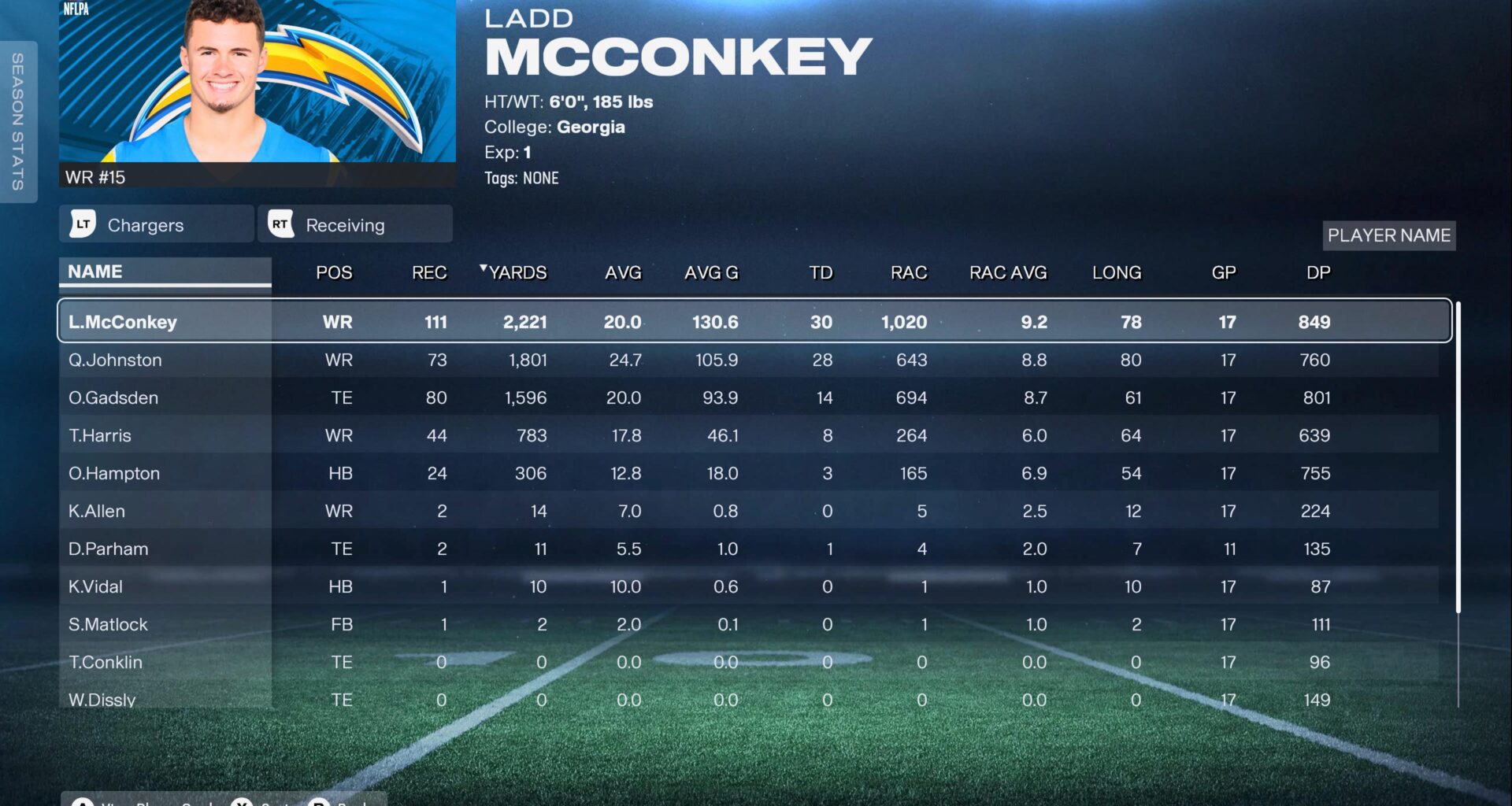1512x806 pixels.
Task: Switch sorting to the TD column
Action: tap(821, 272)
